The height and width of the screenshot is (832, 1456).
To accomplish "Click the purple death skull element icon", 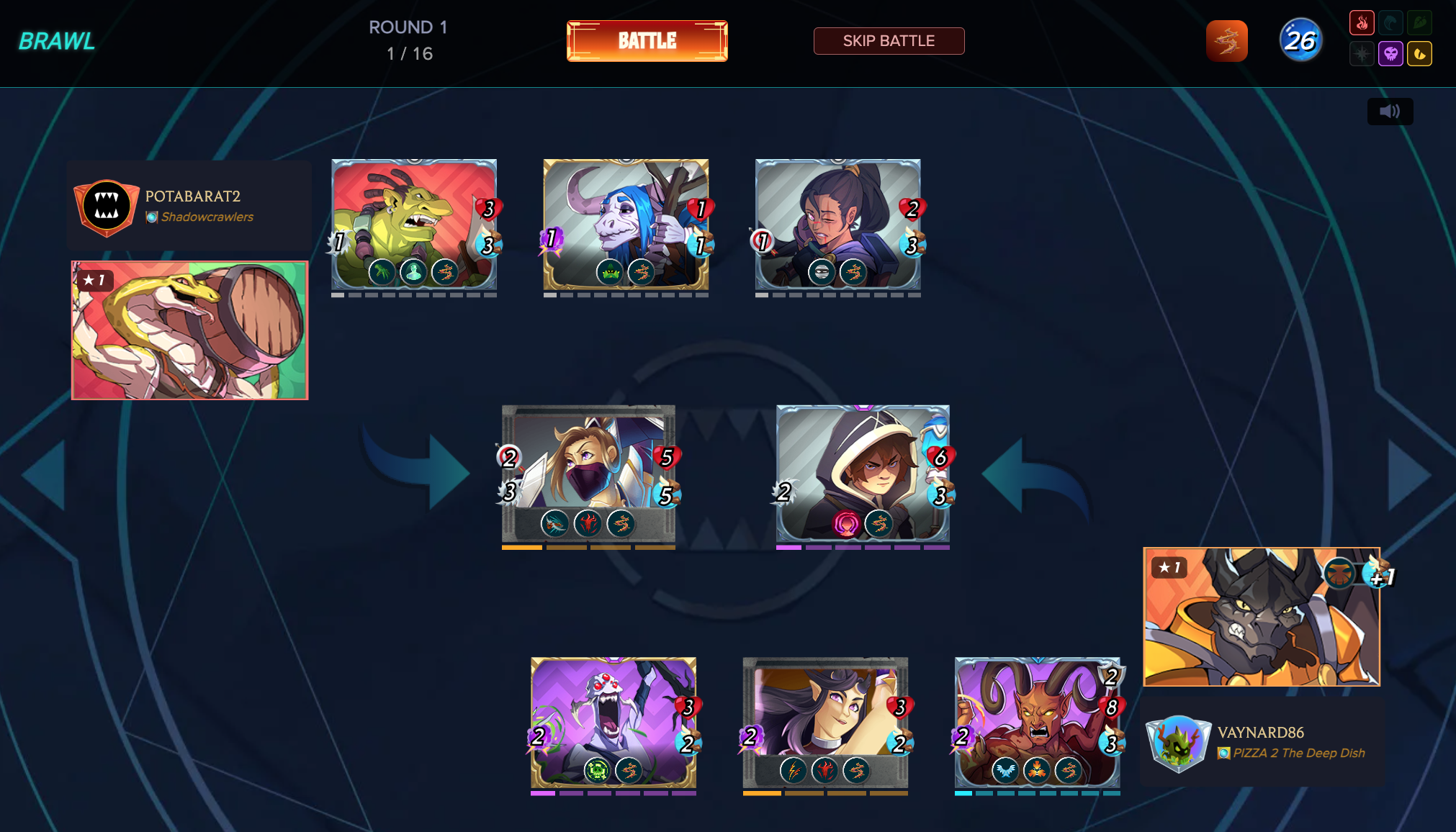I will point(1390,54).
